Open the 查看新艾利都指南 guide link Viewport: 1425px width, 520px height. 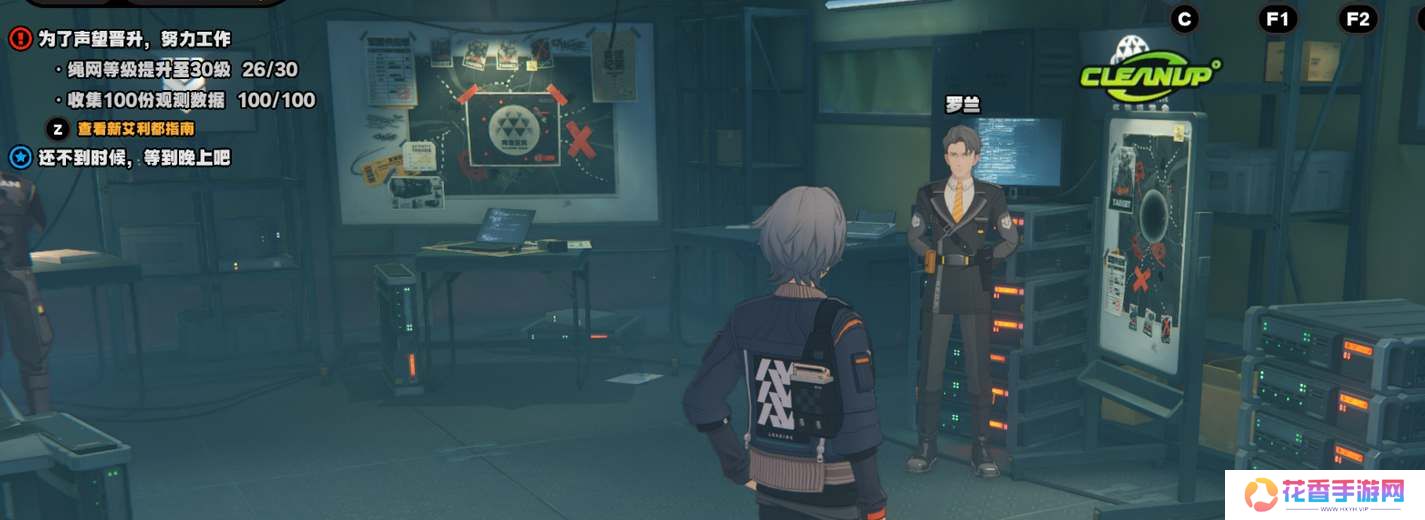pos(136,129)
